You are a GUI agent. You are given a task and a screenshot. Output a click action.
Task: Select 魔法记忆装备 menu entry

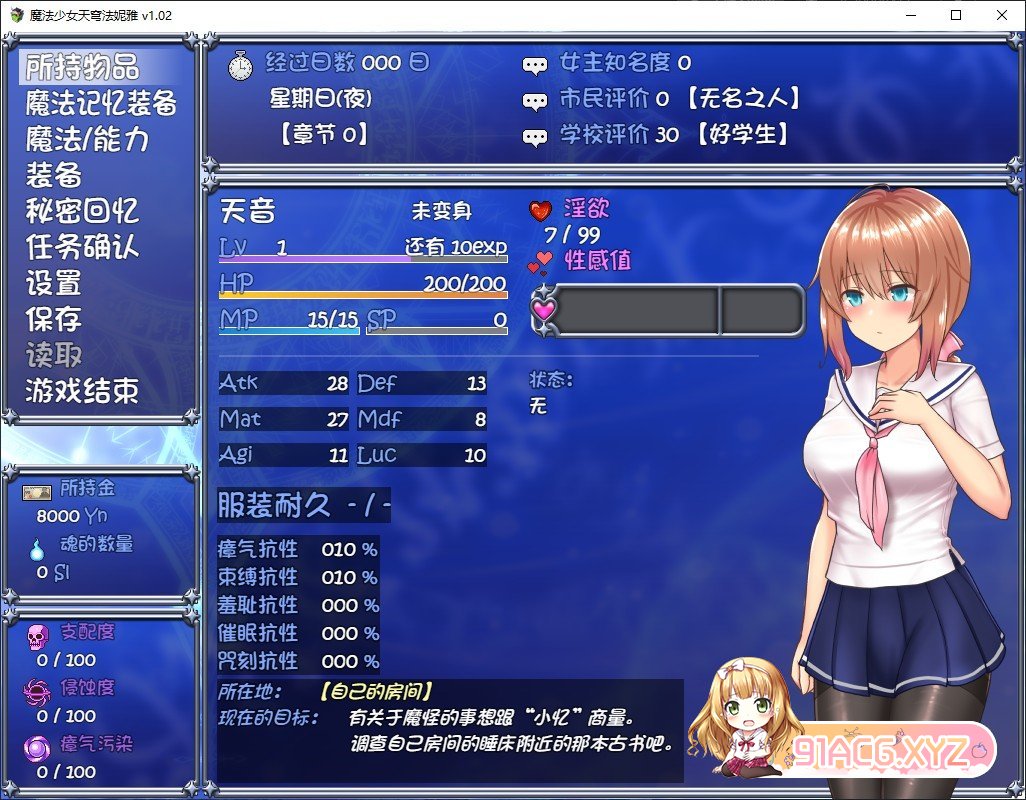point(101,103)
